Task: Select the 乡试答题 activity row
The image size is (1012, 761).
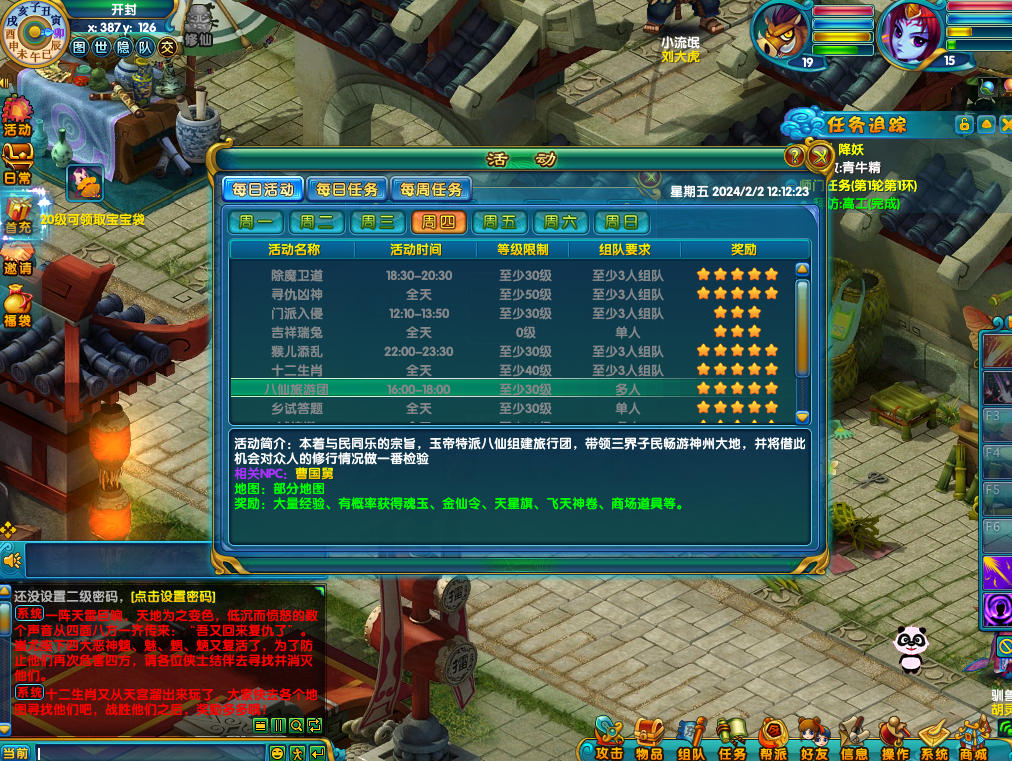Action: tap(297, 408)
